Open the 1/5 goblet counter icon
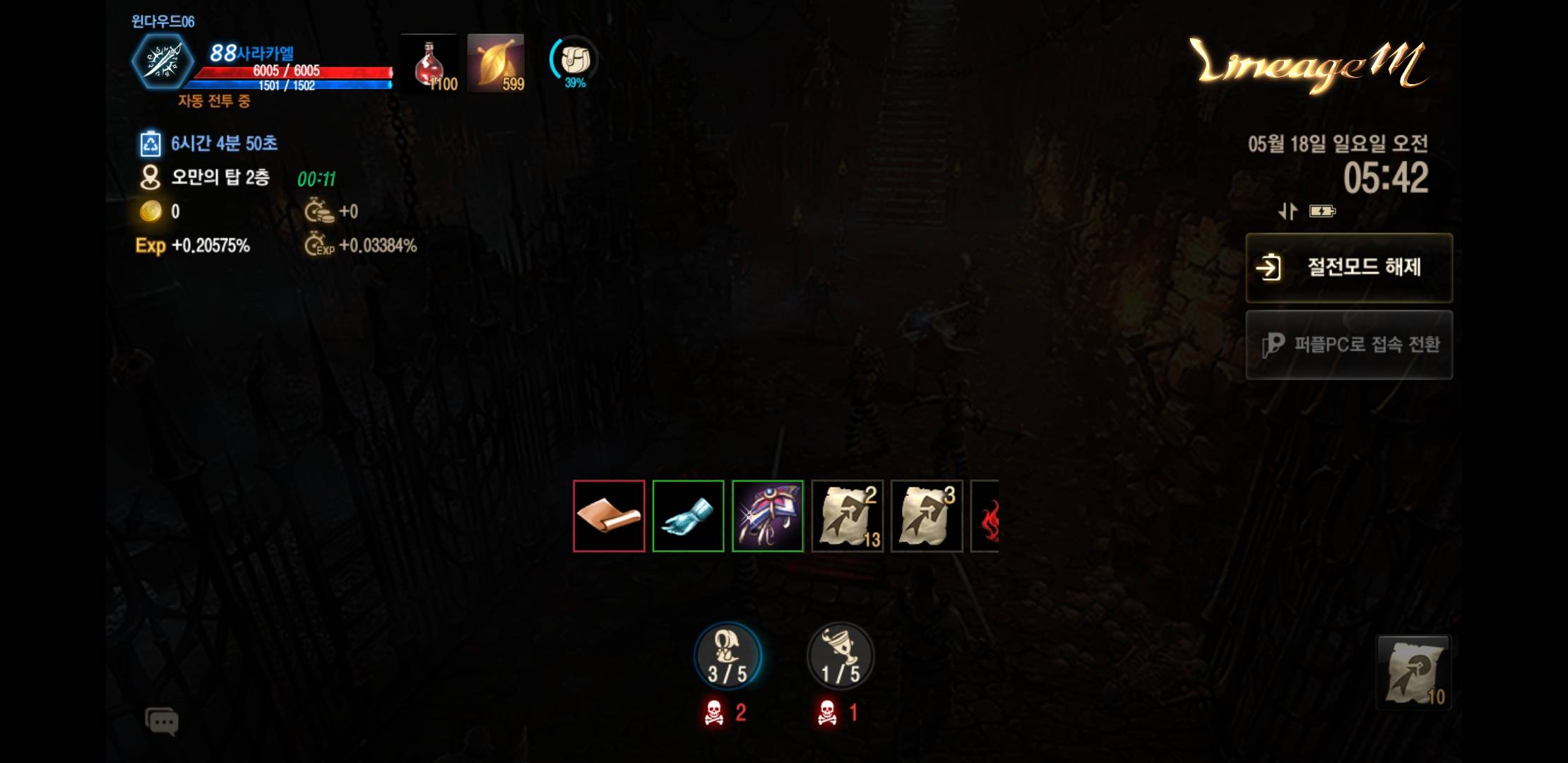Screen dimensions: 1568x763 point(840,657)
